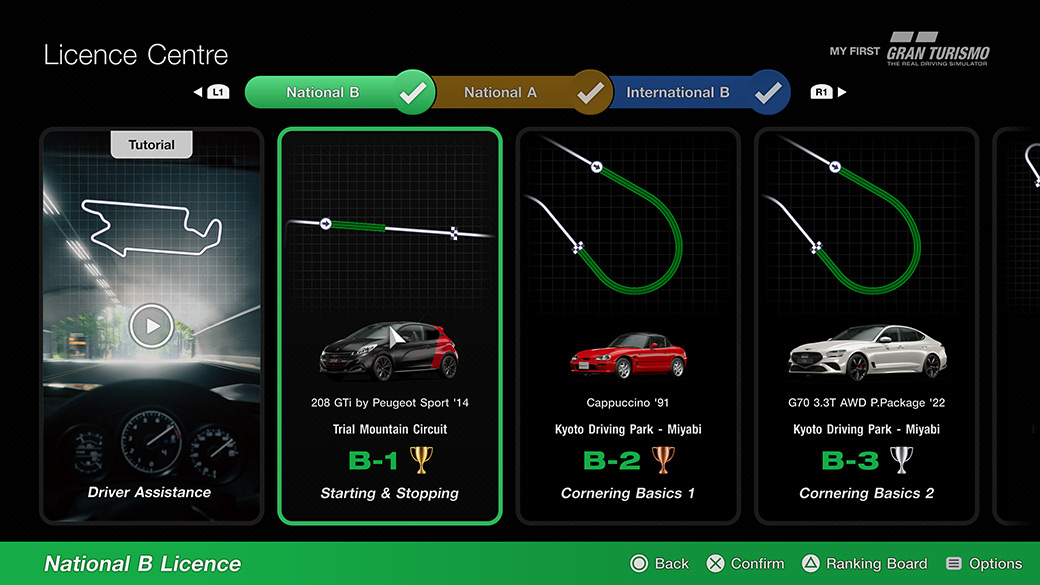
Task: Open the Options menu
Action: tap(984, 564)
